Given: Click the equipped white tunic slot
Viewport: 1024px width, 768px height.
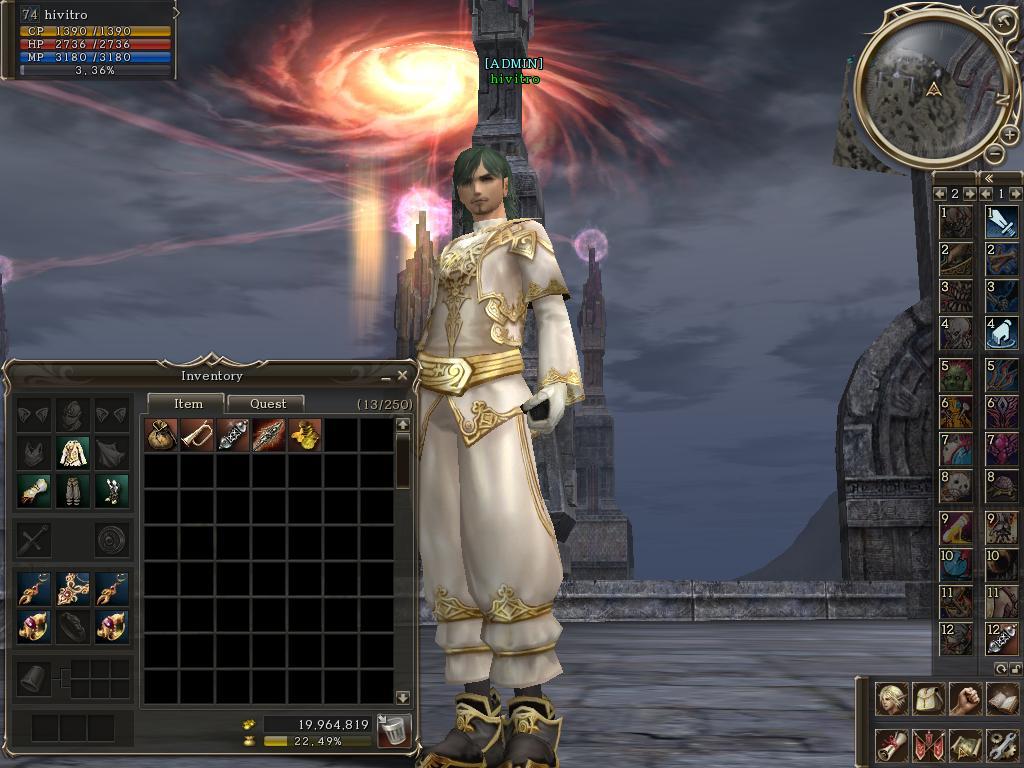Looking at the screenshot, I should pyautogui.click(x=73, y=453).
